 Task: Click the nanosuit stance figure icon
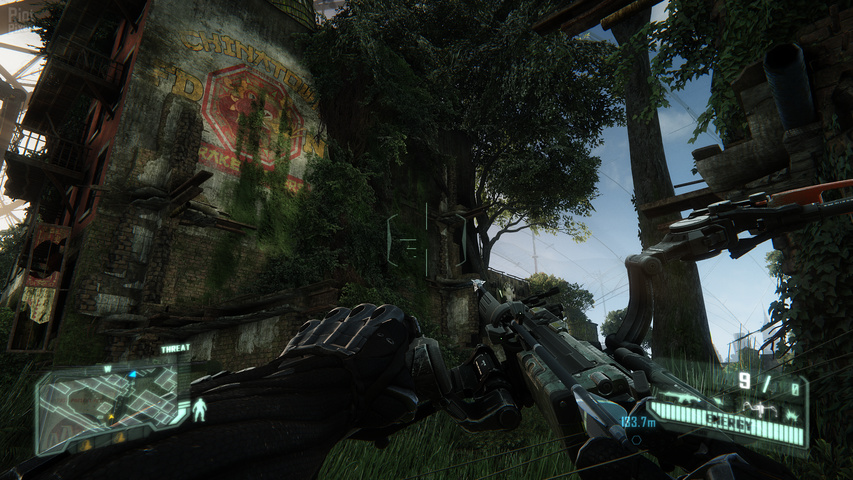point(199,409)
